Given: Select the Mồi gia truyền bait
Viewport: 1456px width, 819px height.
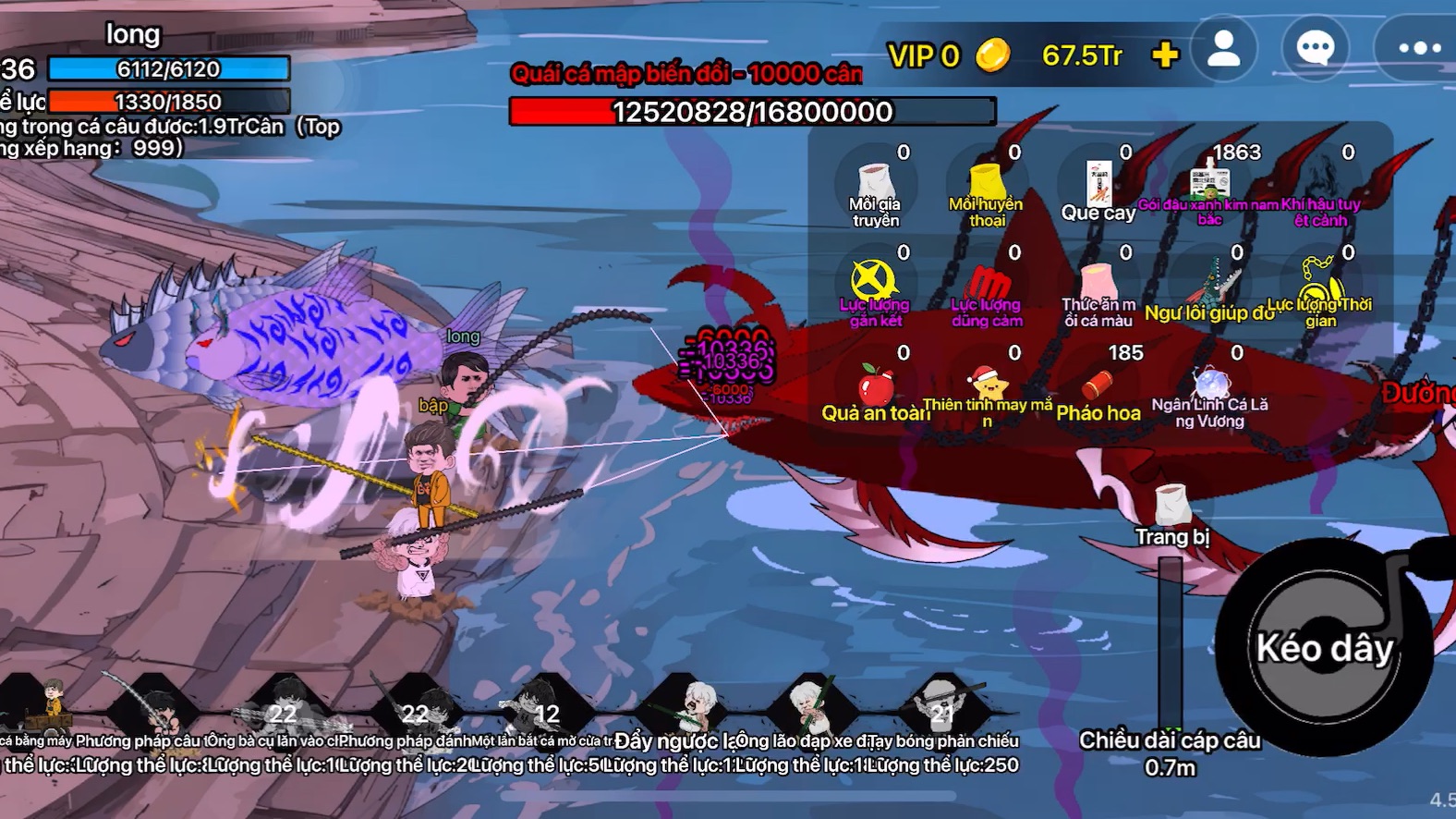Looking at the screenshot, I should coord(874,183).
